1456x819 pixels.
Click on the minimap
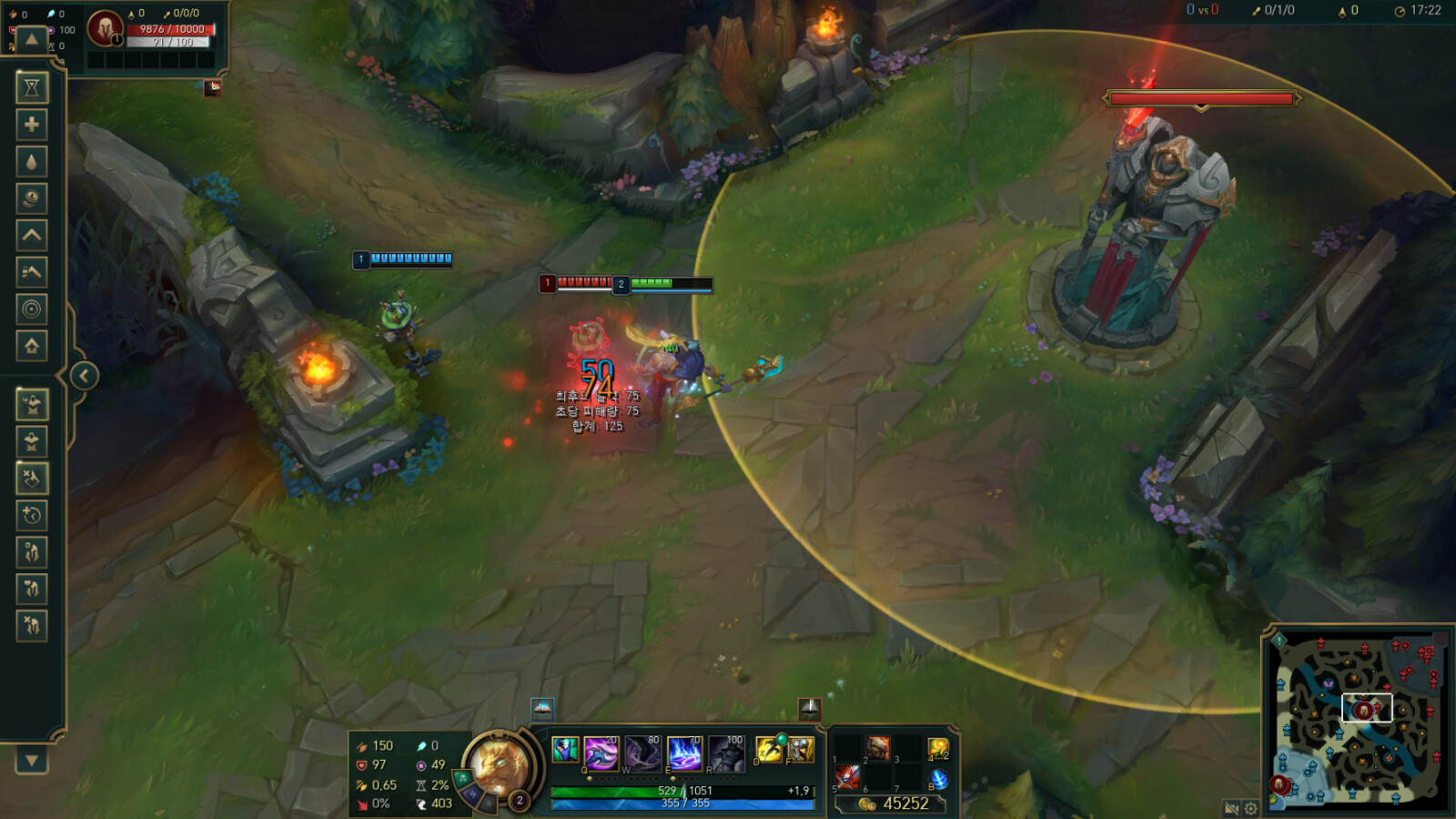pos(1357,721)
